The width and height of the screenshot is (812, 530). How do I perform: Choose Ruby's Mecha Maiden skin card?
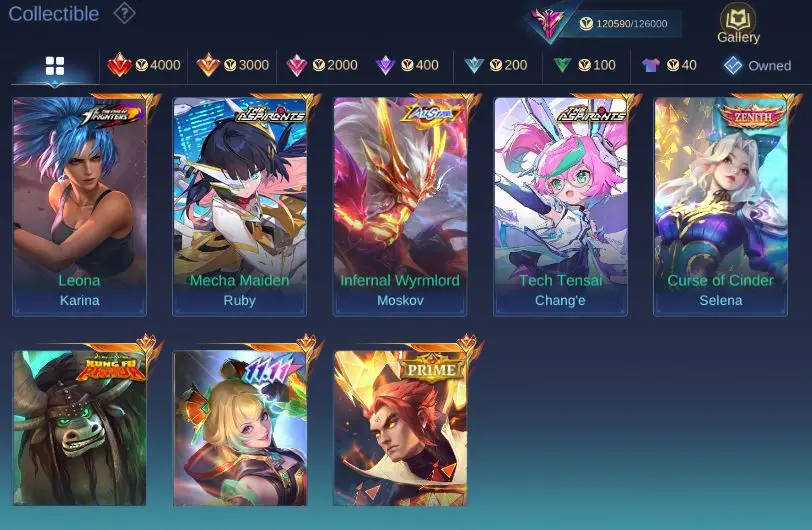tap(240, 205)
